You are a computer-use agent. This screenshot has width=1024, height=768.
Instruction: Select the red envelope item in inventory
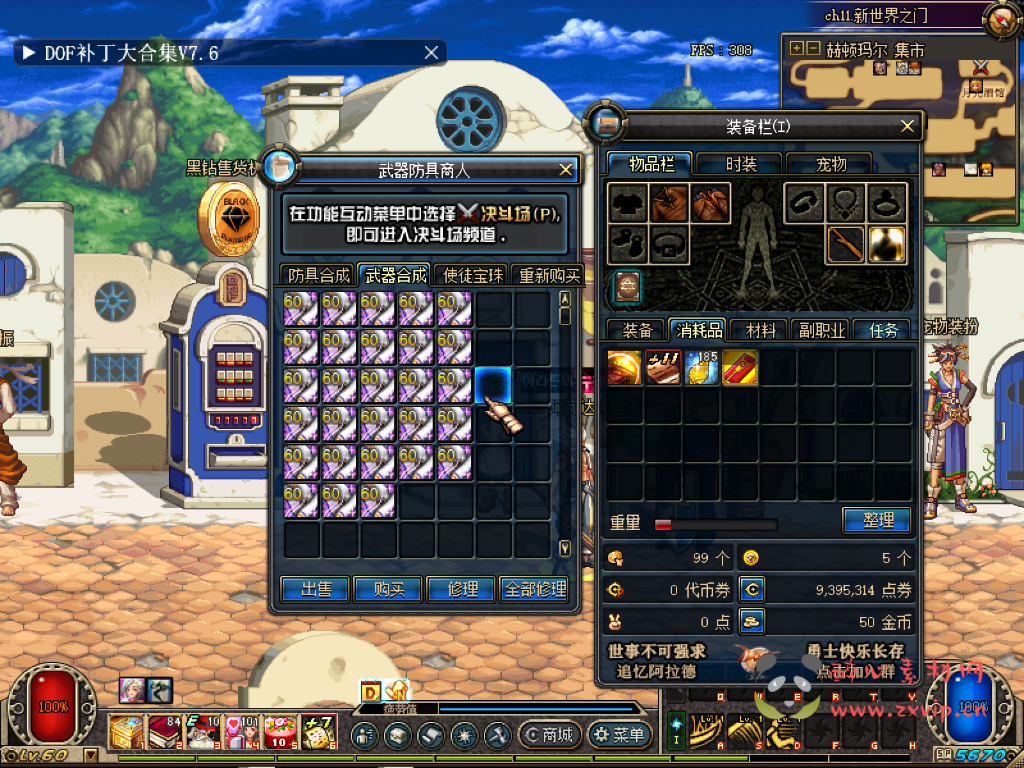(739, 368)
